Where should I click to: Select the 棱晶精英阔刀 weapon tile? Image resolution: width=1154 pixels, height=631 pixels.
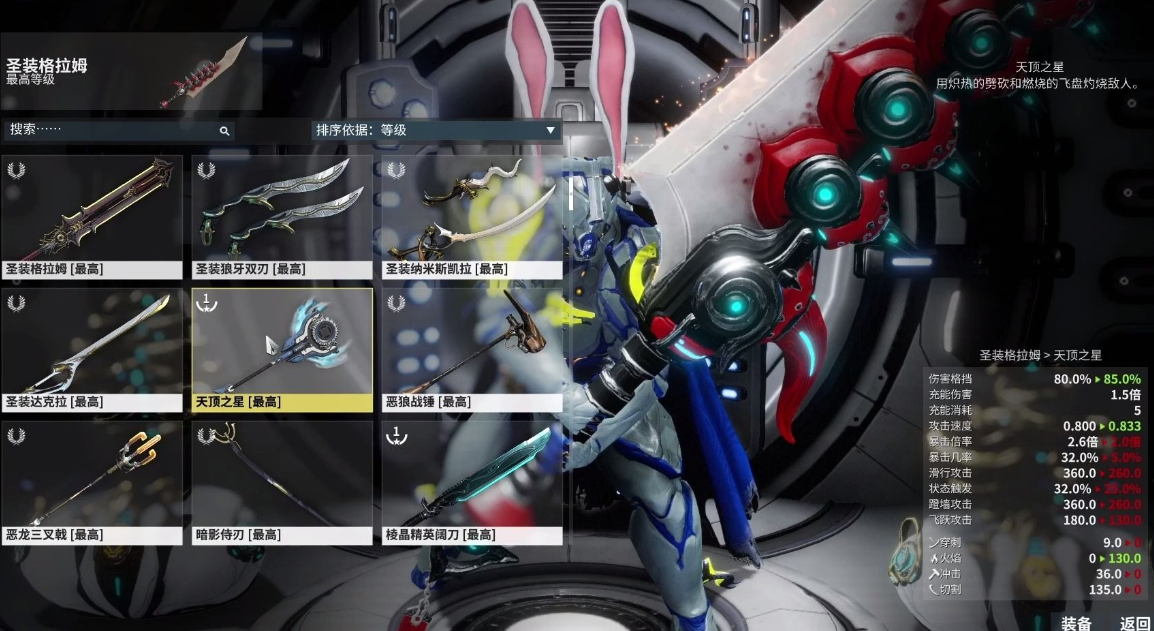[472, 482]
